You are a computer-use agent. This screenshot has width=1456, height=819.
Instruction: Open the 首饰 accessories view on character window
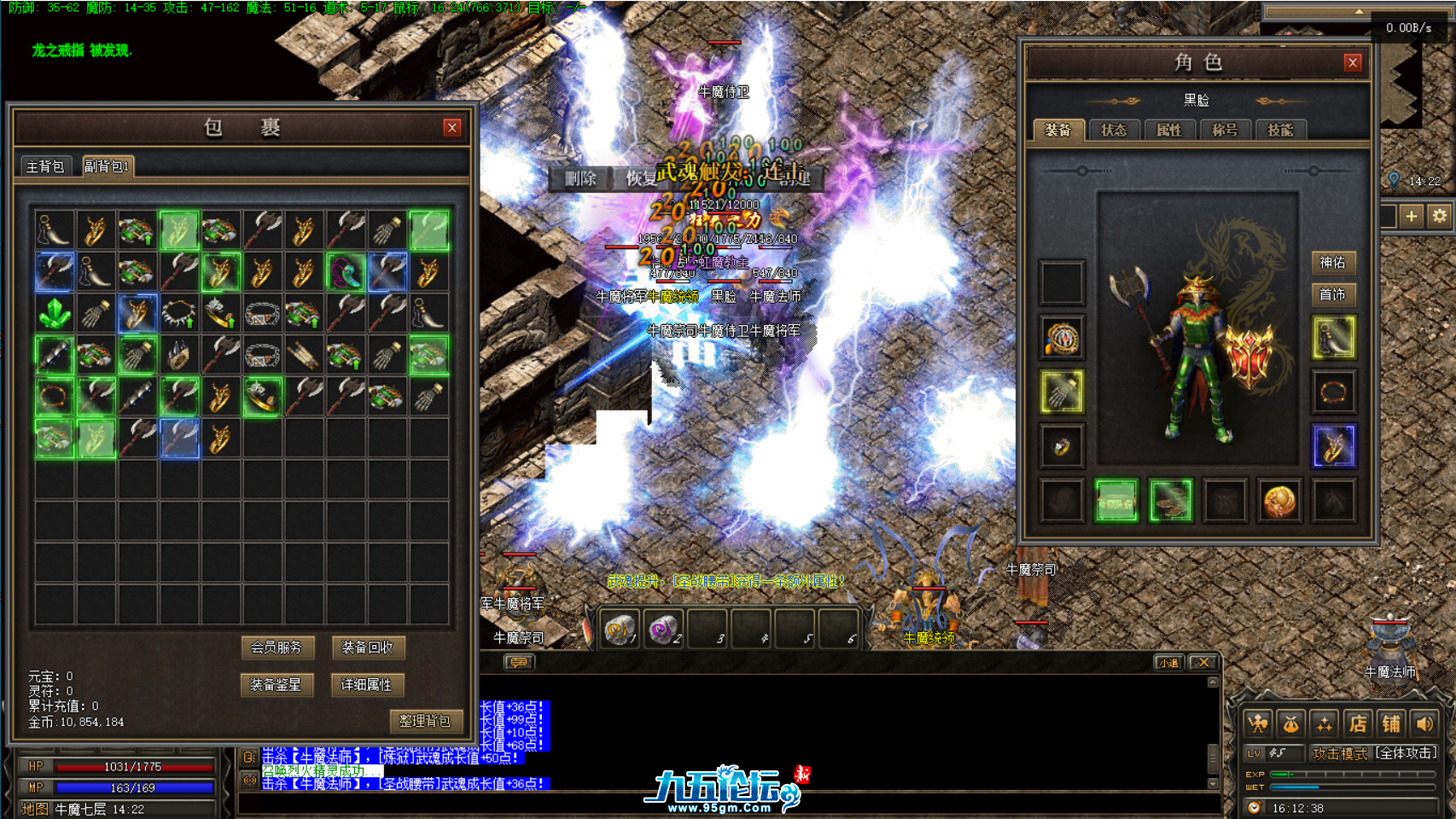coord(1334,294)
